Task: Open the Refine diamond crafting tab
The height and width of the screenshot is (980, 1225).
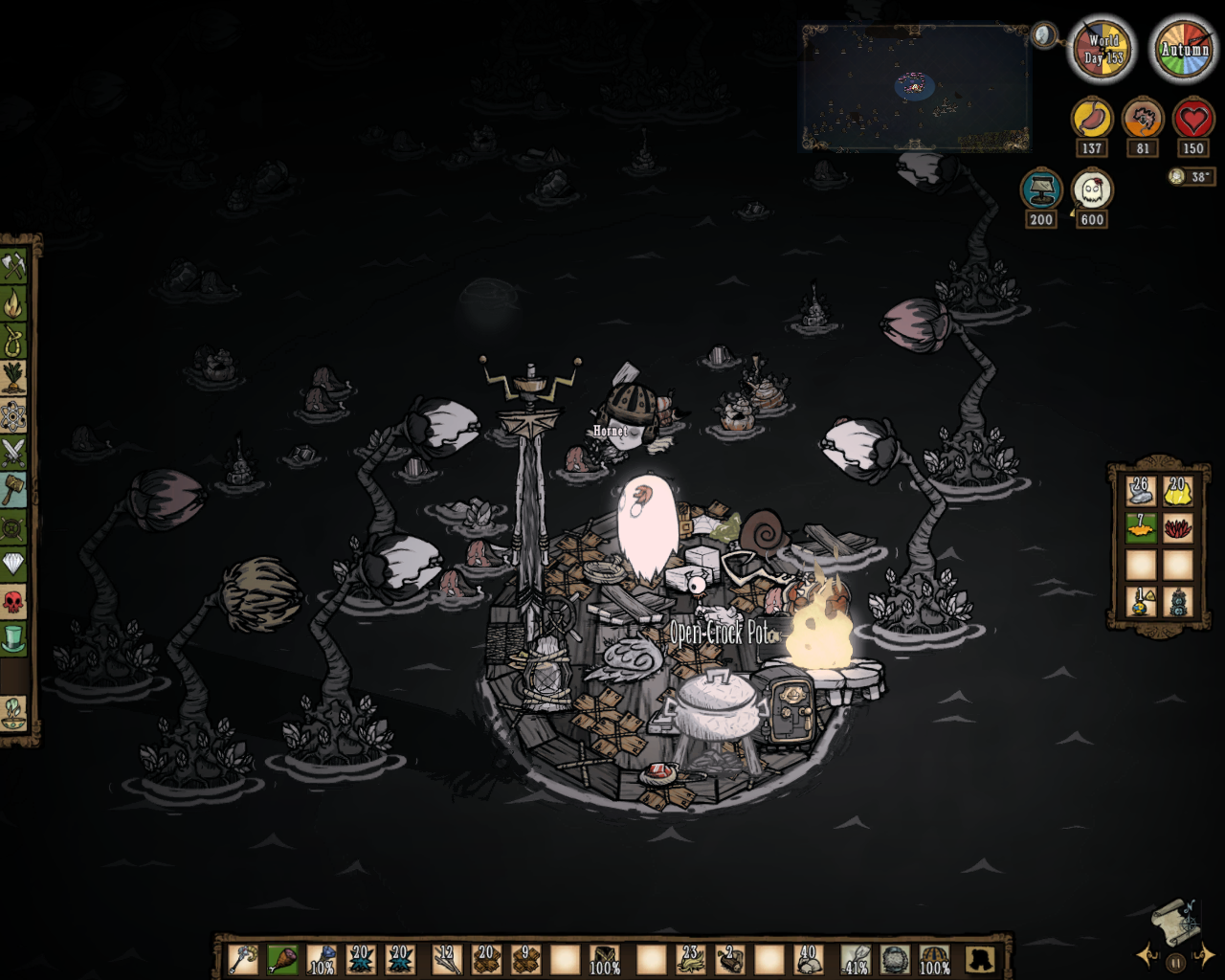Action: pos(13,564)
